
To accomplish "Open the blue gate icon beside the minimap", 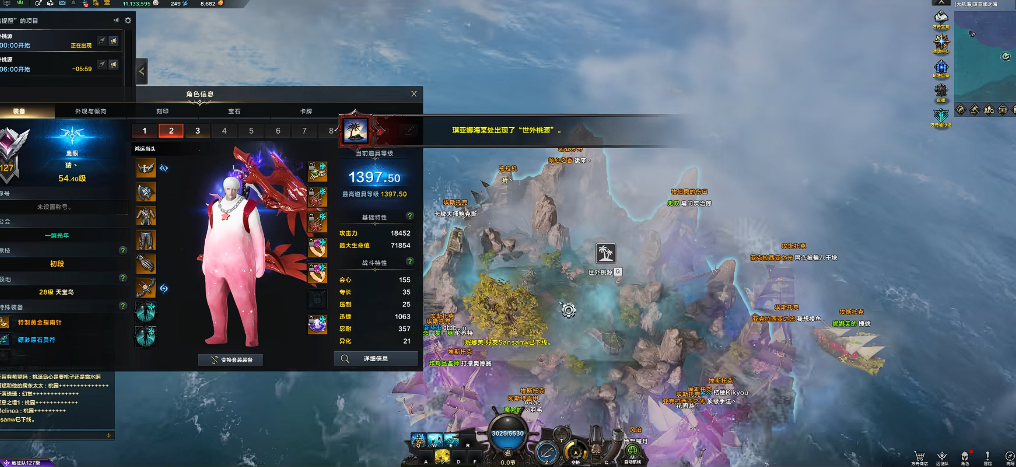I will click(x=941, y=68).
